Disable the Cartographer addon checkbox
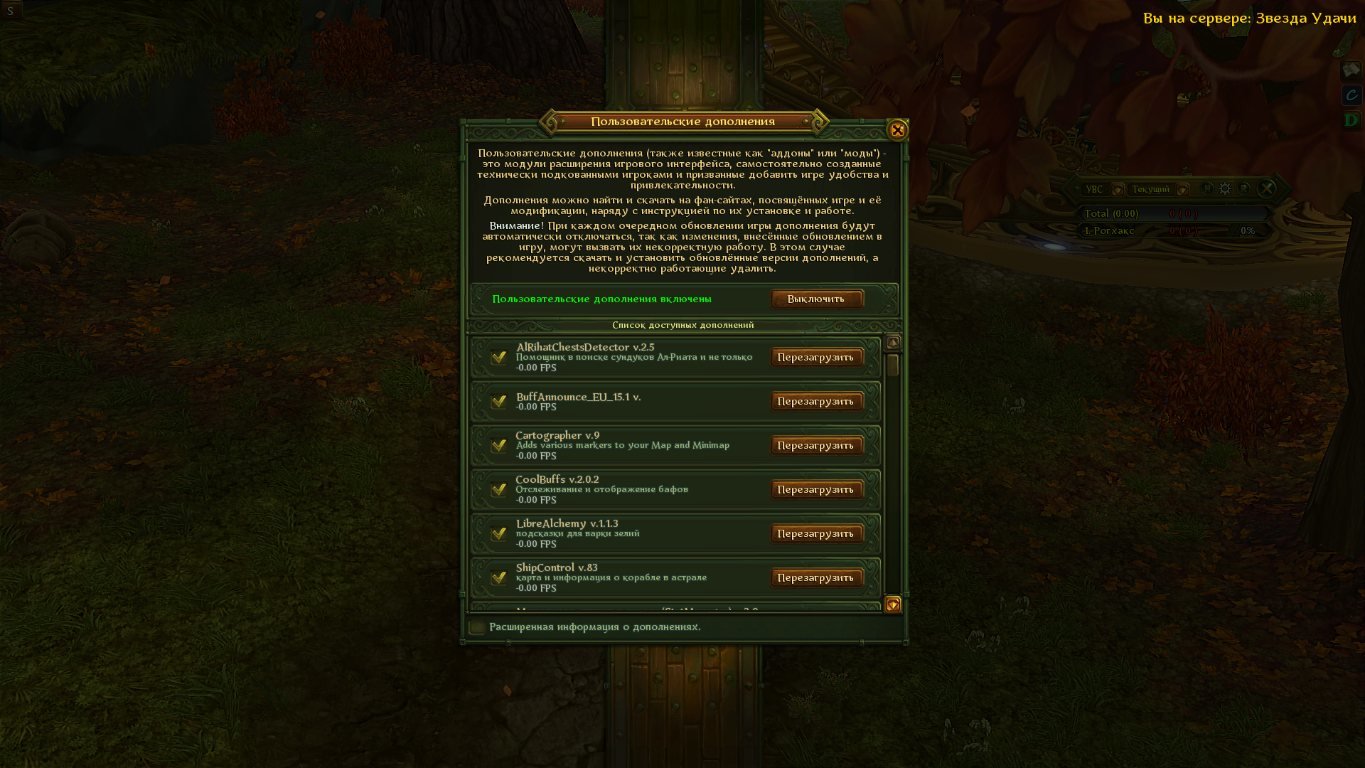Screen dimensions: 1365x768 pos(498,445)
